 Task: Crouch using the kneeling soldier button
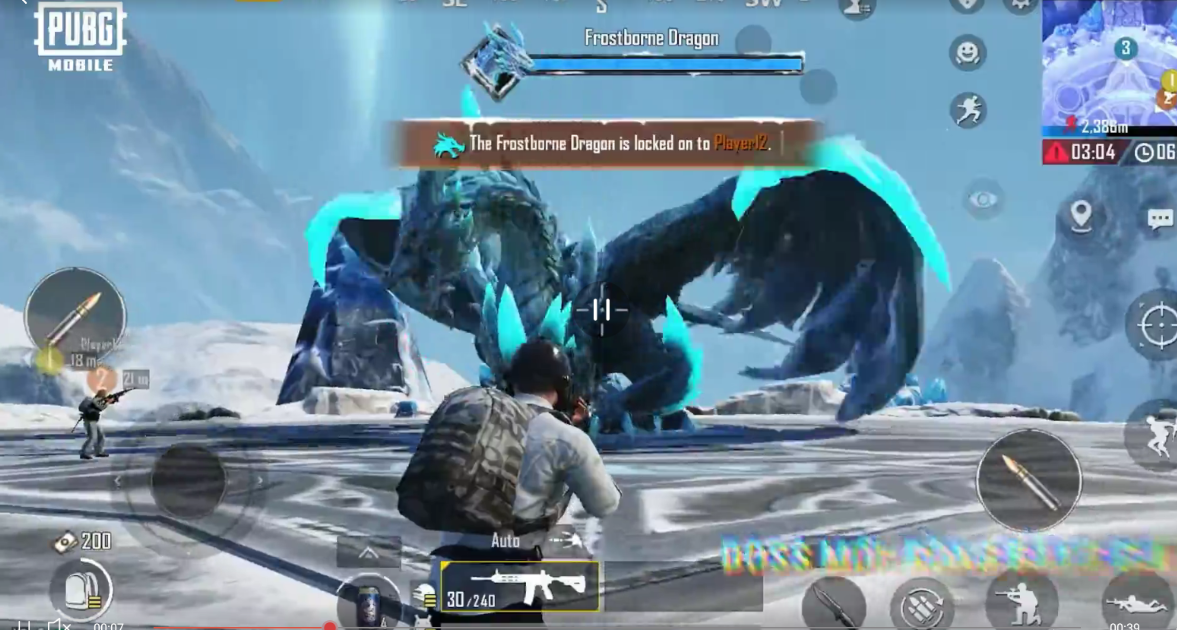1021,599
